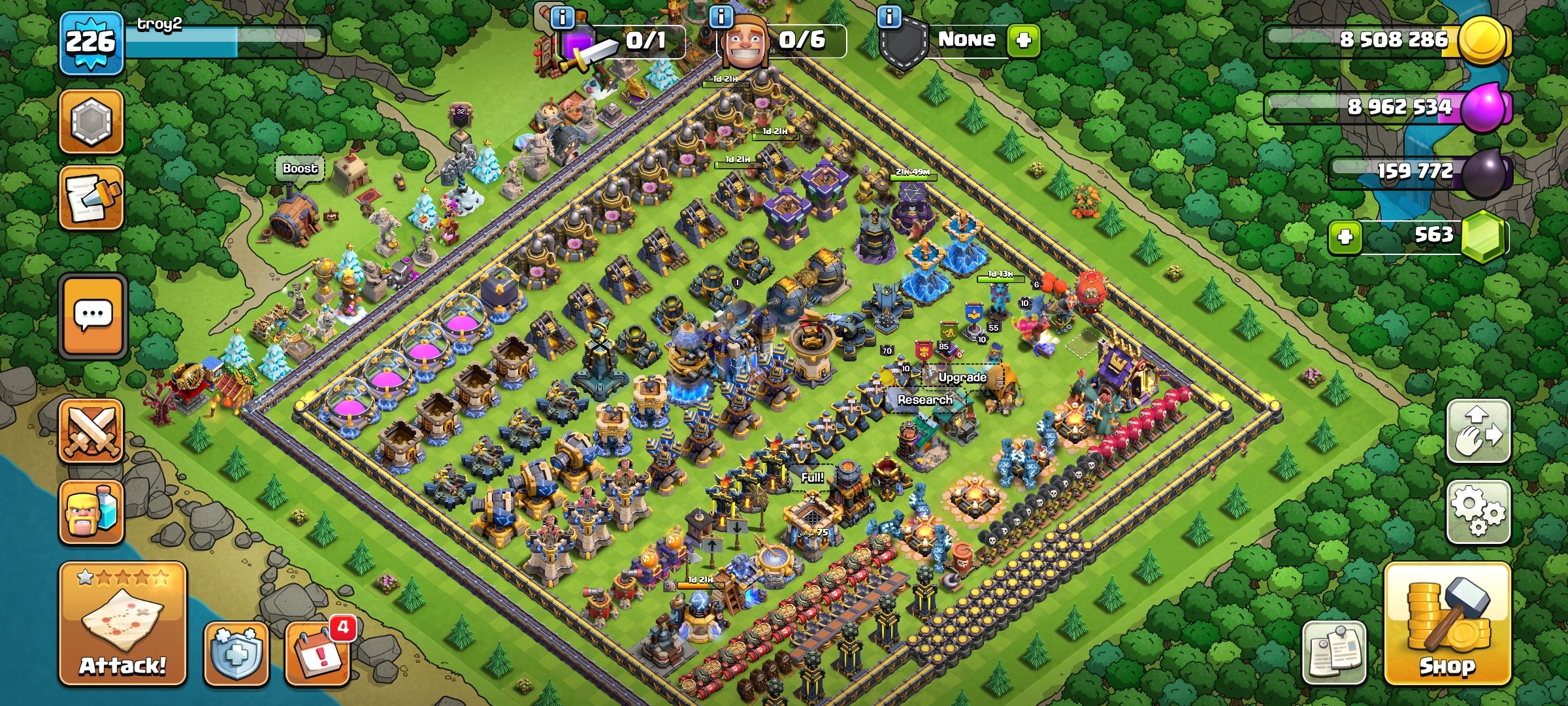The image size is (1568, 706).
Task: Open the Shop menu
Action: [1447, 624]
